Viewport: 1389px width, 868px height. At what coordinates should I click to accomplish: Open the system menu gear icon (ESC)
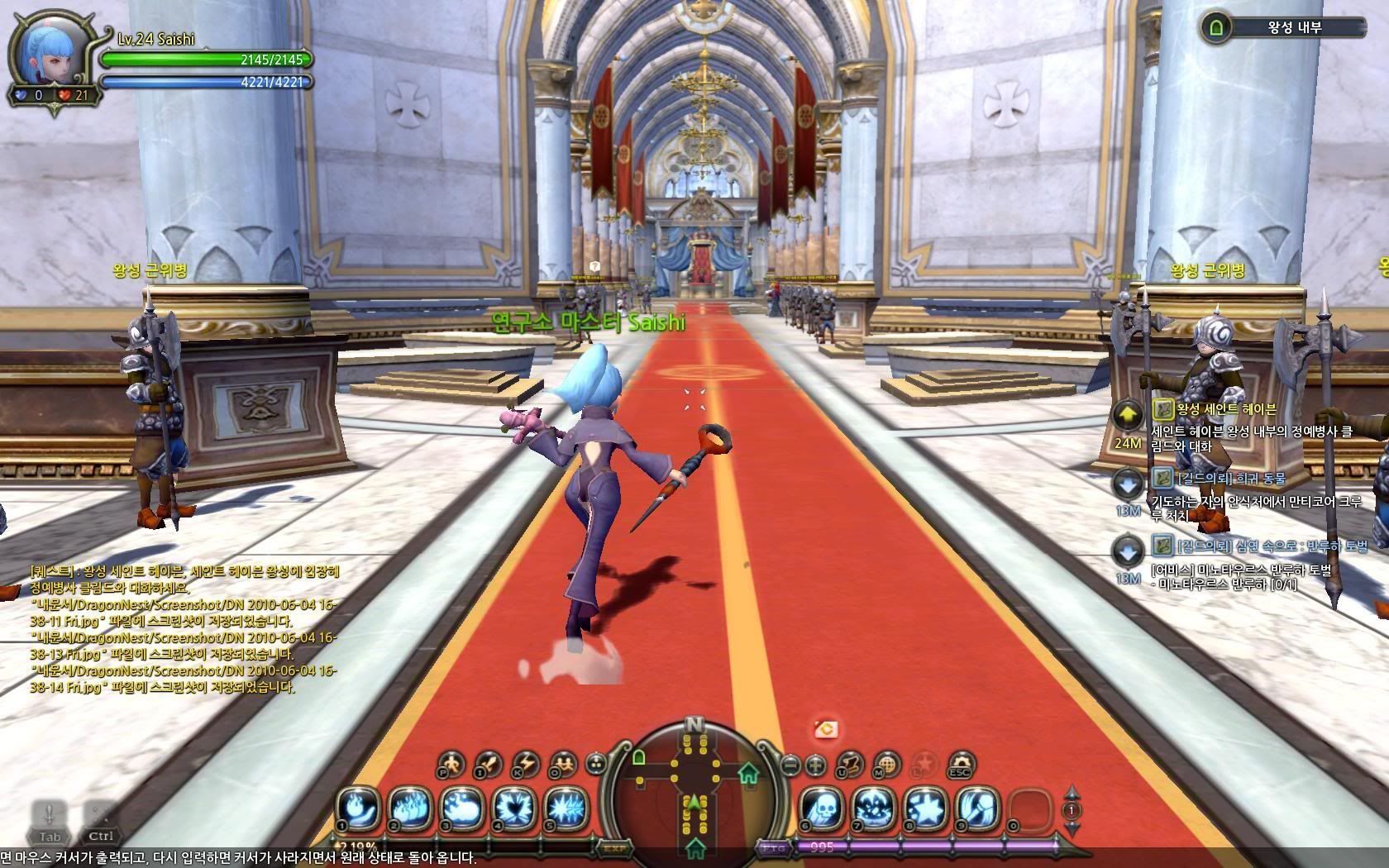coord(960,764)
